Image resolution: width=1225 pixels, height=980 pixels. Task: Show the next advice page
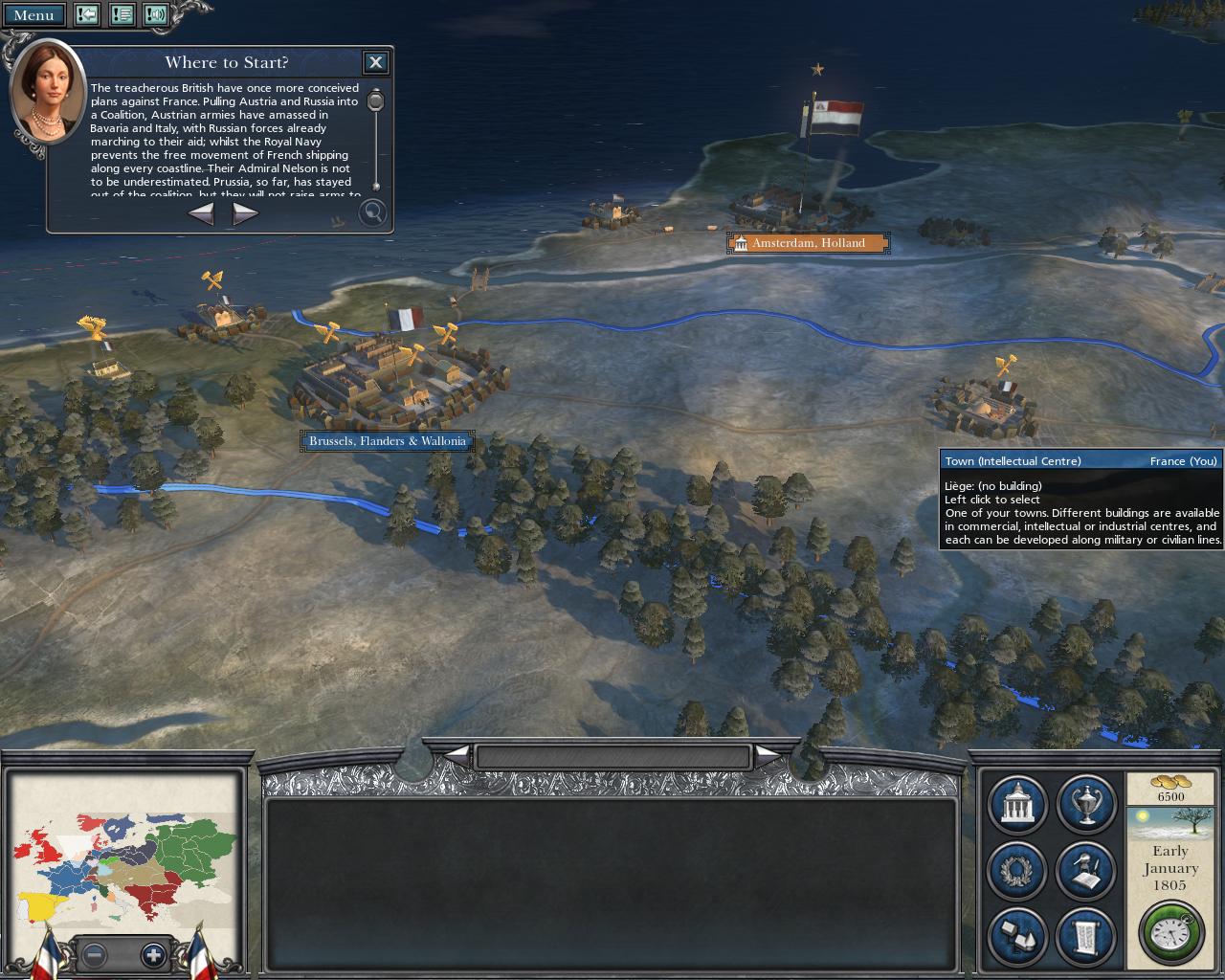pos(245,213)
